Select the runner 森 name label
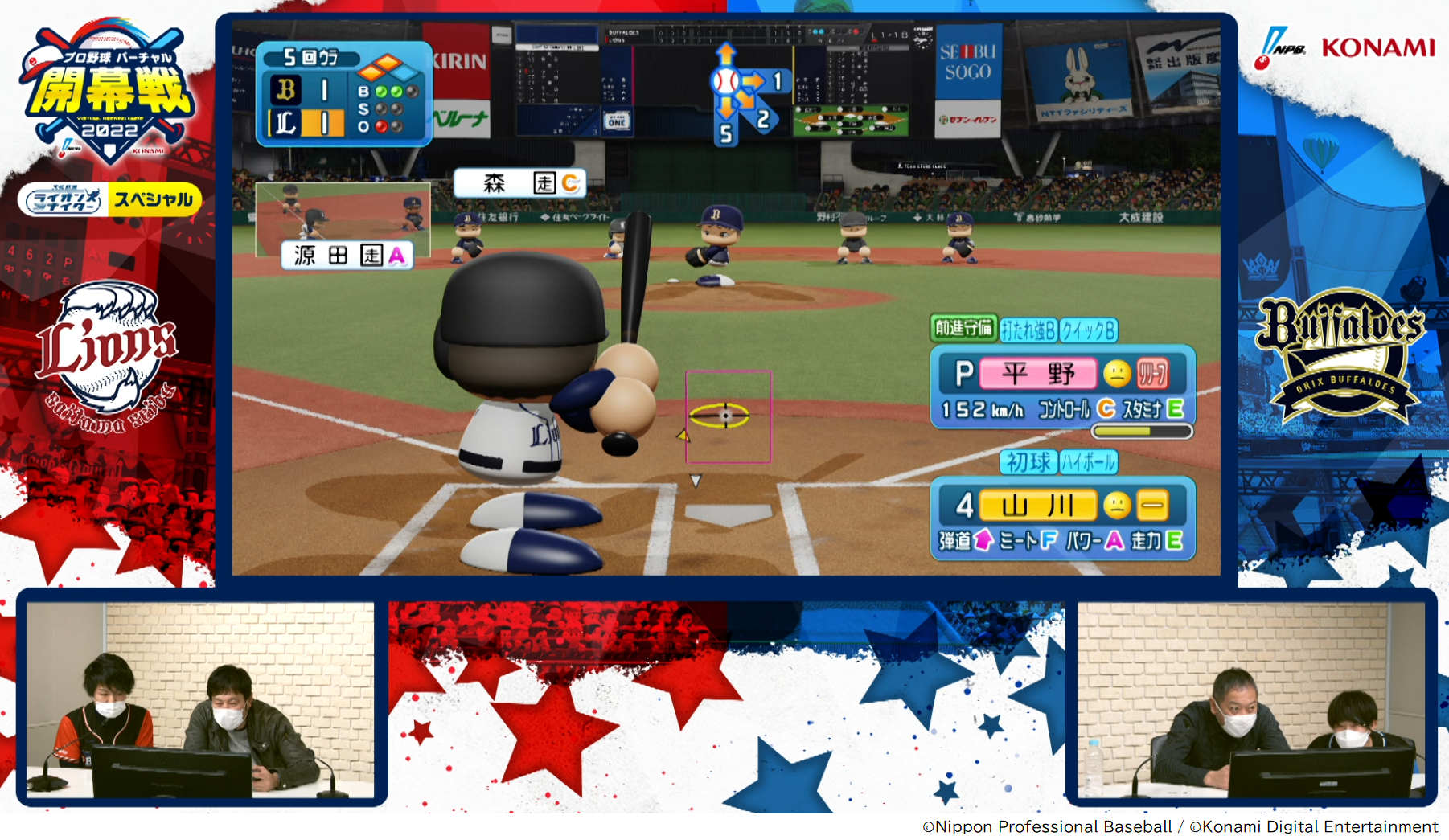 pos(519,183)
